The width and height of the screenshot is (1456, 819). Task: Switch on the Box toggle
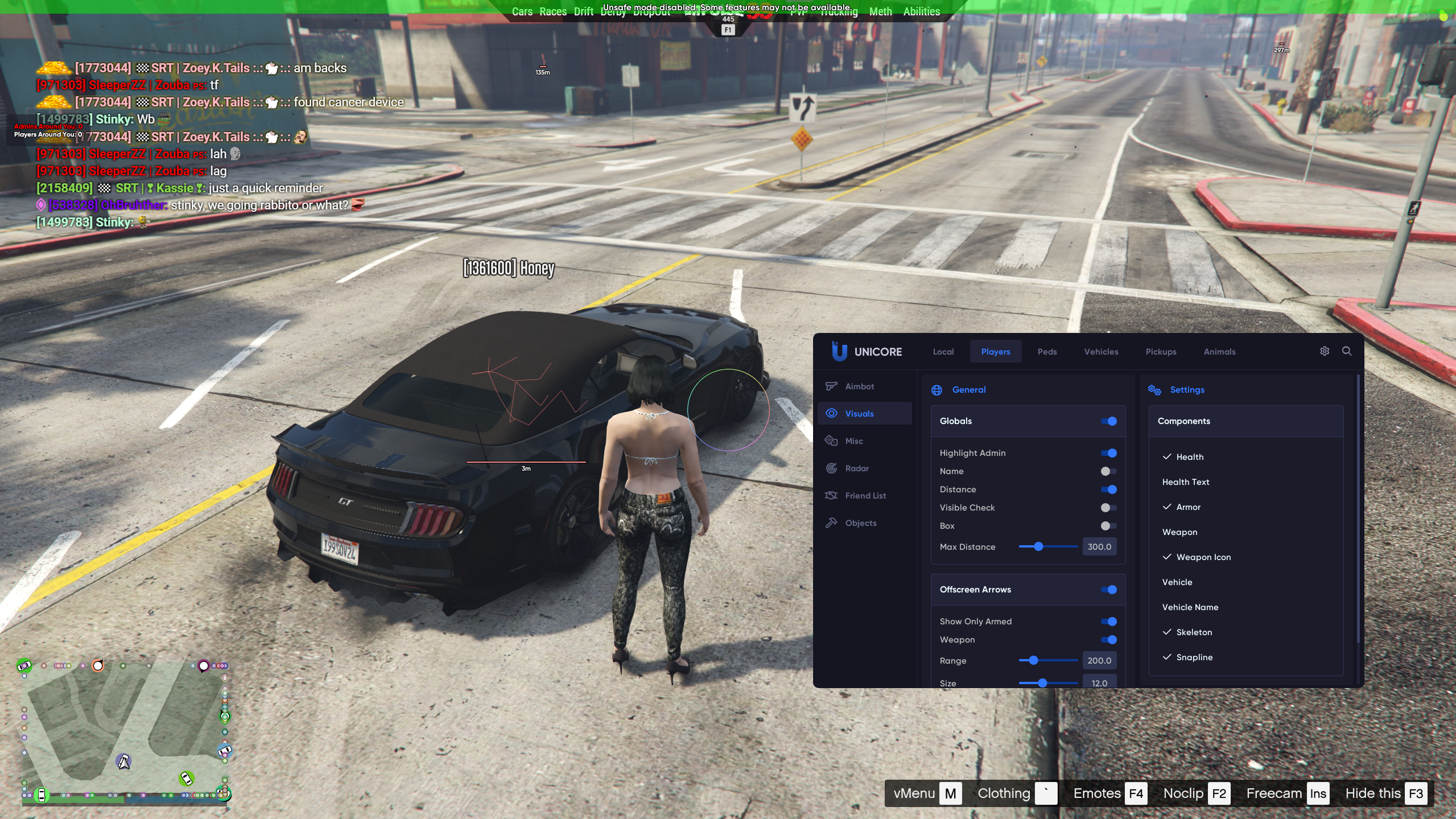1108,526
